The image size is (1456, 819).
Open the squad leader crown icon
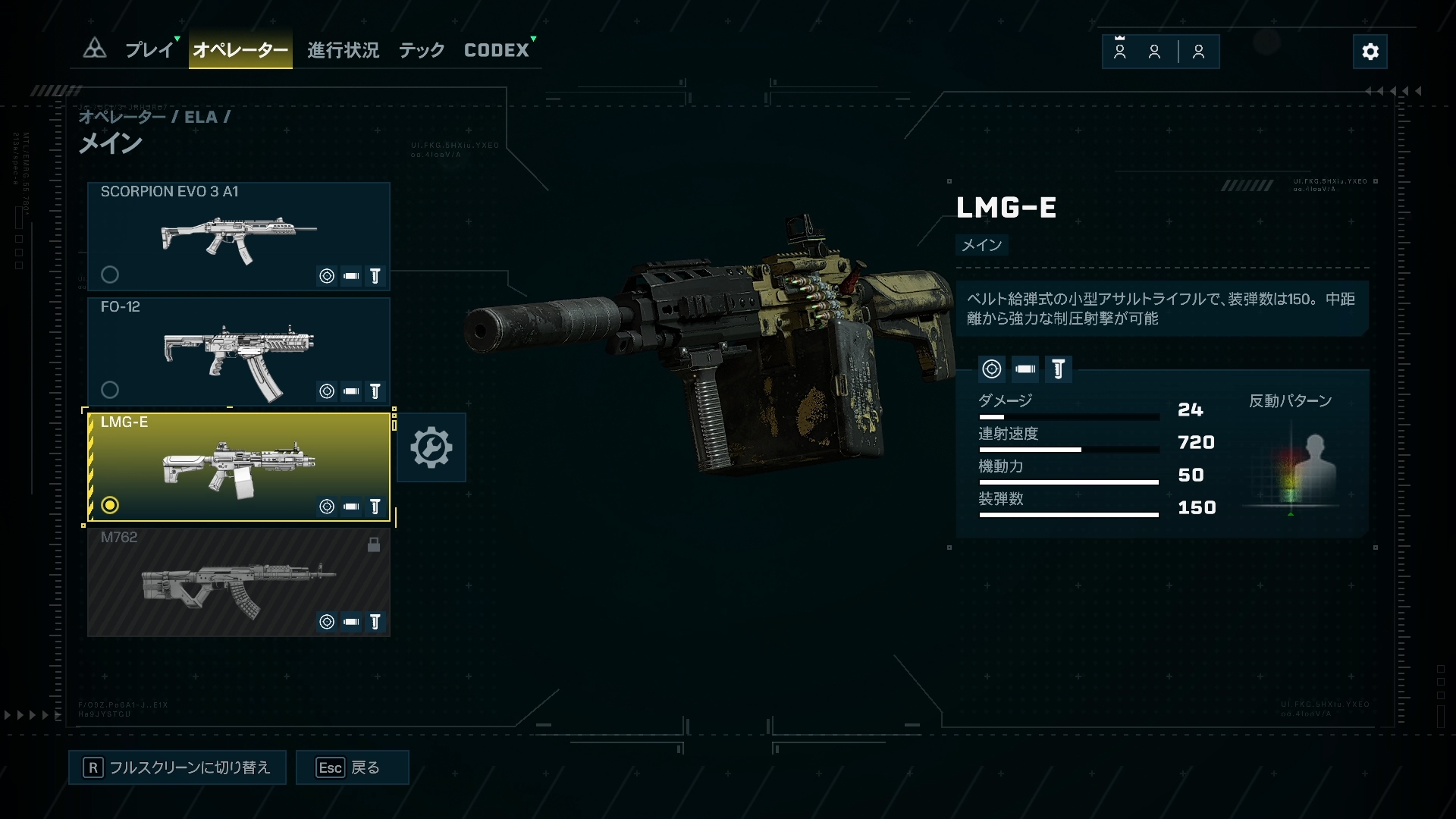tap(1119, 51)
